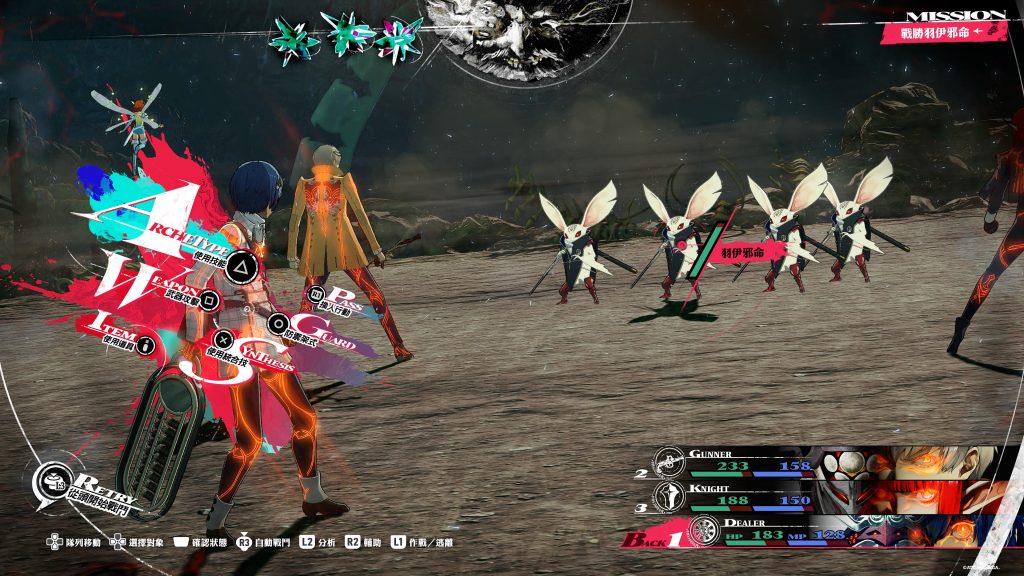
Task: Click the 羽伊邪命 enemy target label
Action: click(x=745, y=253)
